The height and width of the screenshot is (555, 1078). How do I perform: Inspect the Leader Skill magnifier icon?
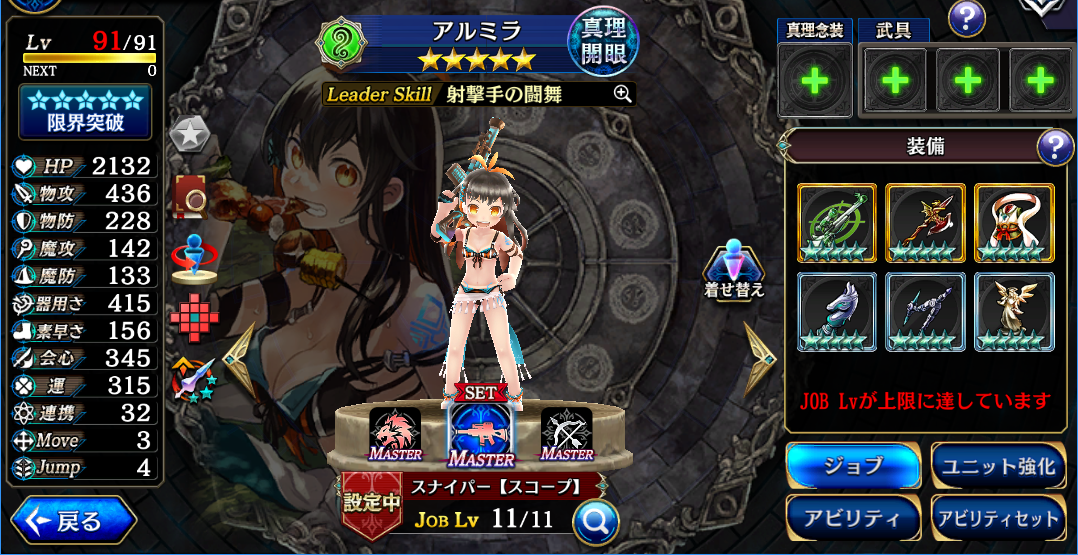[x=623, y=94]
